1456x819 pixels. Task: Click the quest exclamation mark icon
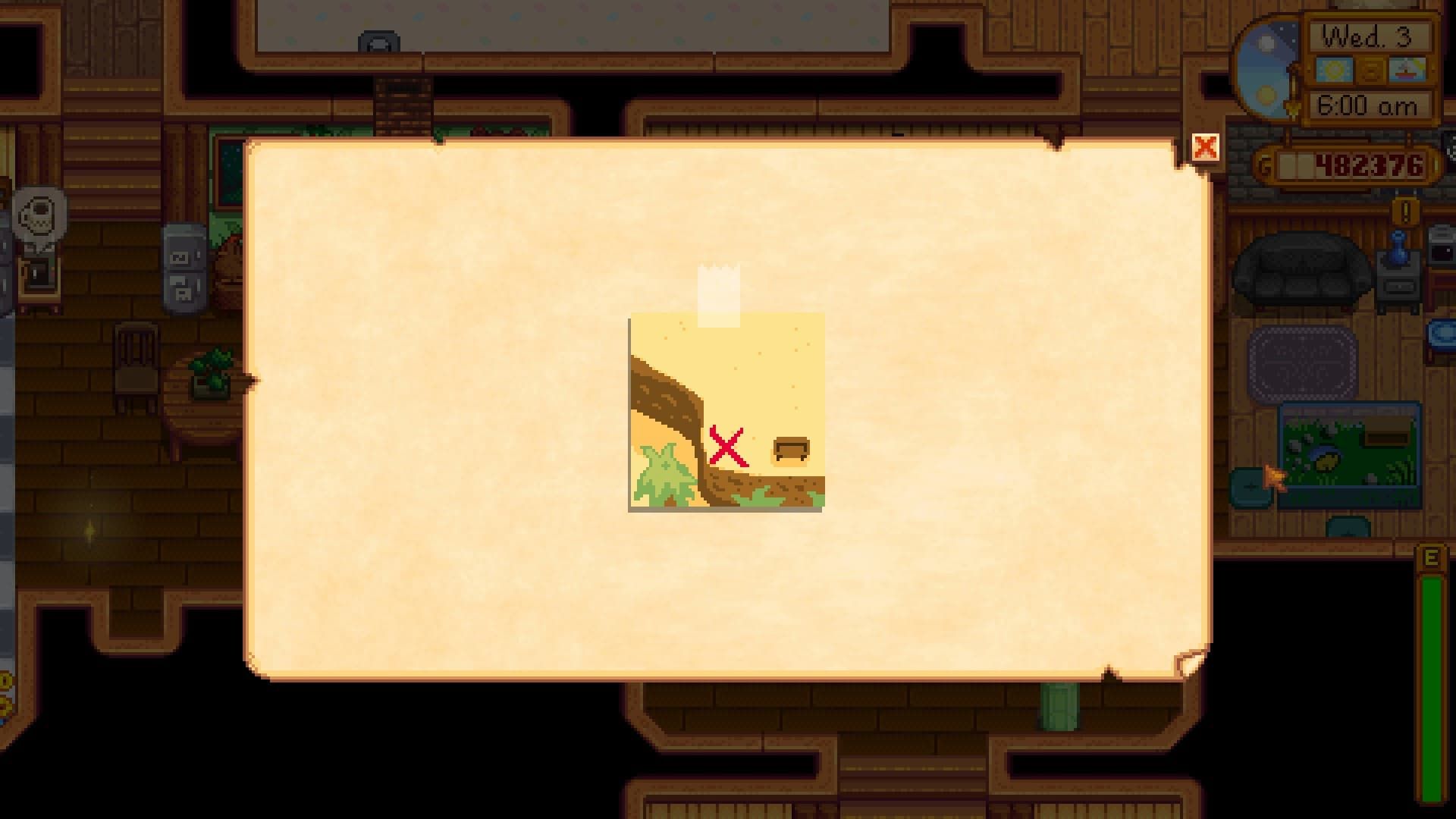[x=1404, y=212]
